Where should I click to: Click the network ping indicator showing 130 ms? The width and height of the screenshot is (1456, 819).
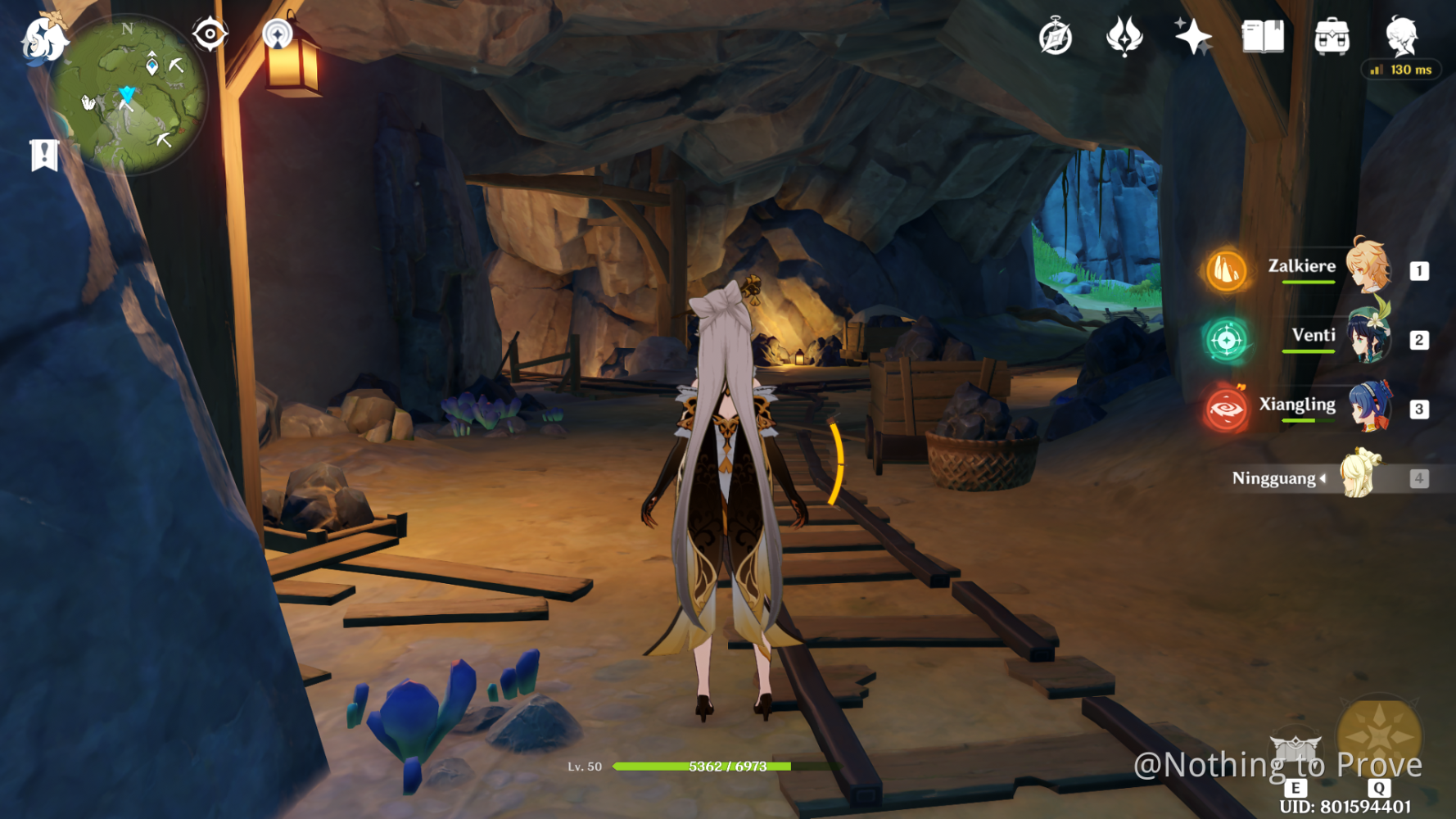tap(1401, 70)
